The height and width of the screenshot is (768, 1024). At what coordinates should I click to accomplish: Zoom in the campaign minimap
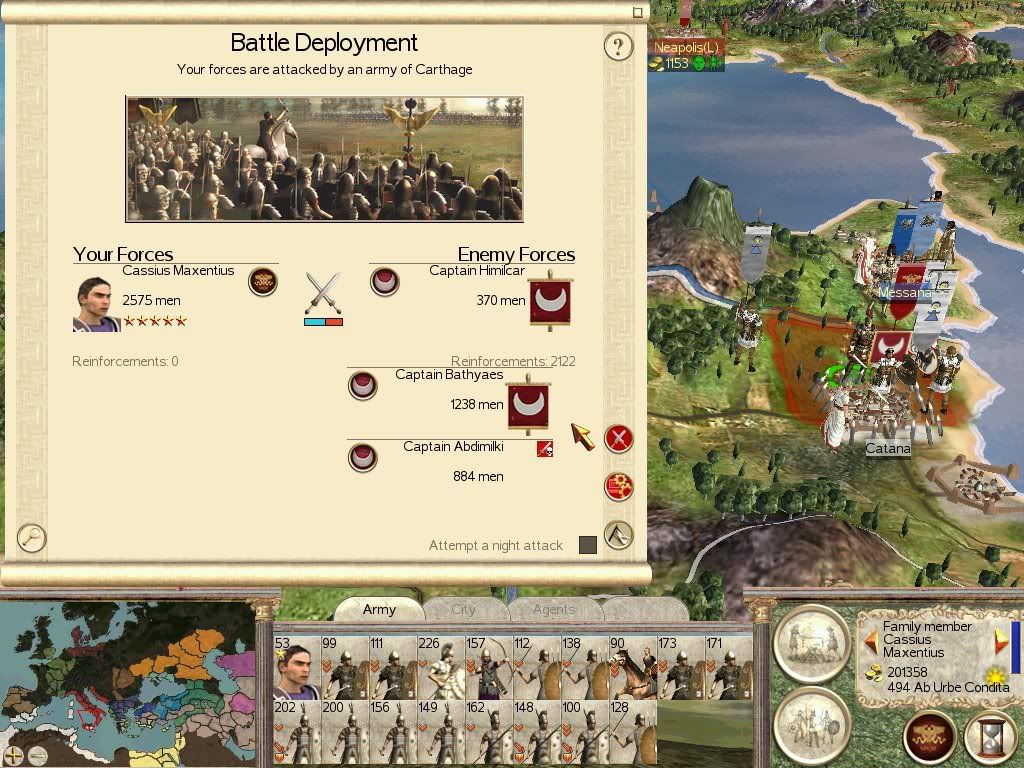(13, 755)
